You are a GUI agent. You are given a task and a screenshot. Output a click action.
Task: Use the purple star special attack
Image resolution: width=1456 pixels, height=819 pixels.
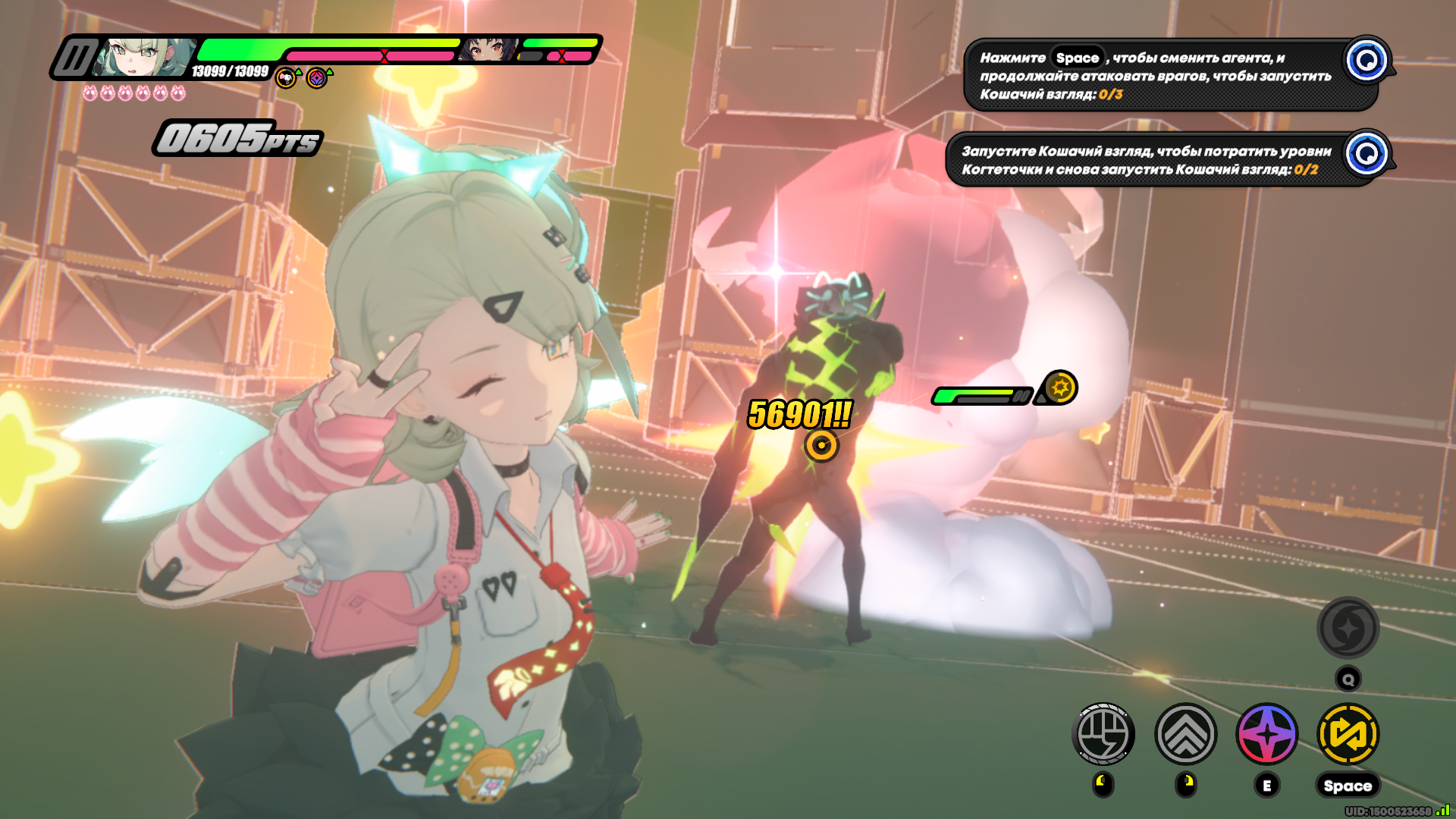click(1267, 734)
